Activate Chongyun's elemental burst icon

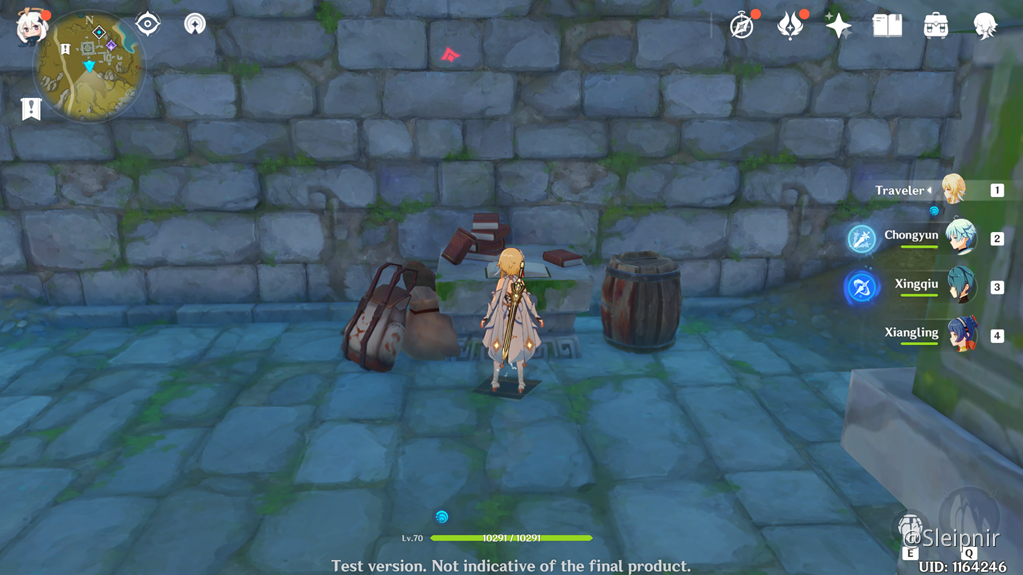[862, 239]
